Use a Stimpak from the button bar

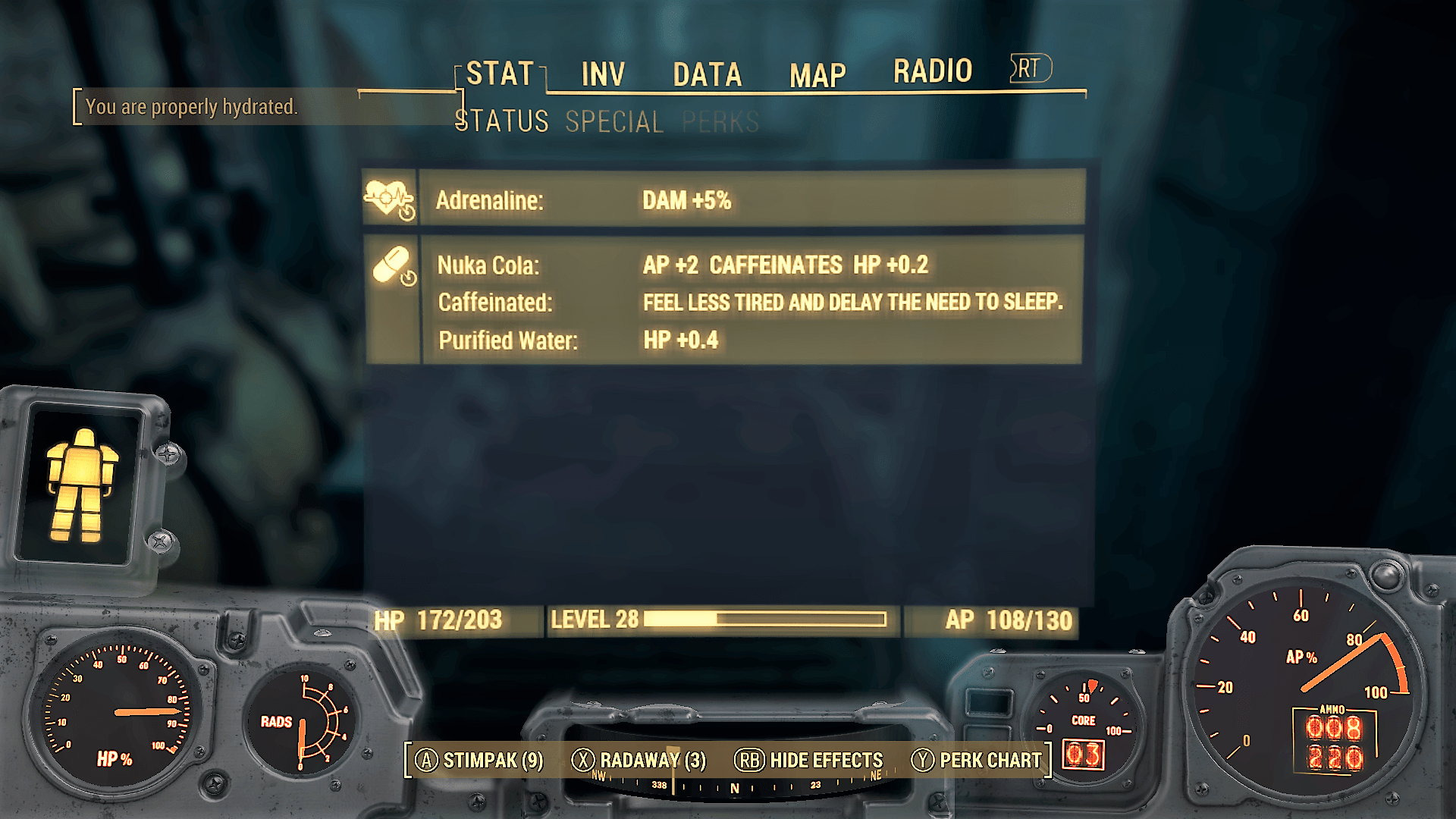(480, 760)
